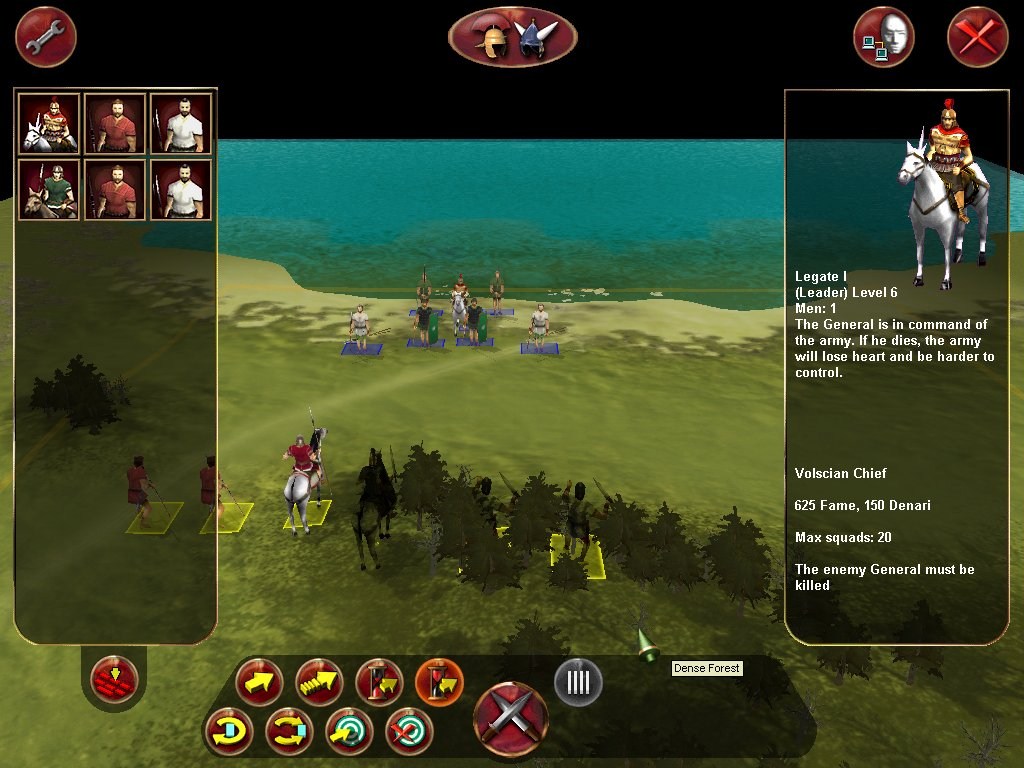
Task: Choose the target with red X order
Action: pyautogui.click(x=409, y=732)
